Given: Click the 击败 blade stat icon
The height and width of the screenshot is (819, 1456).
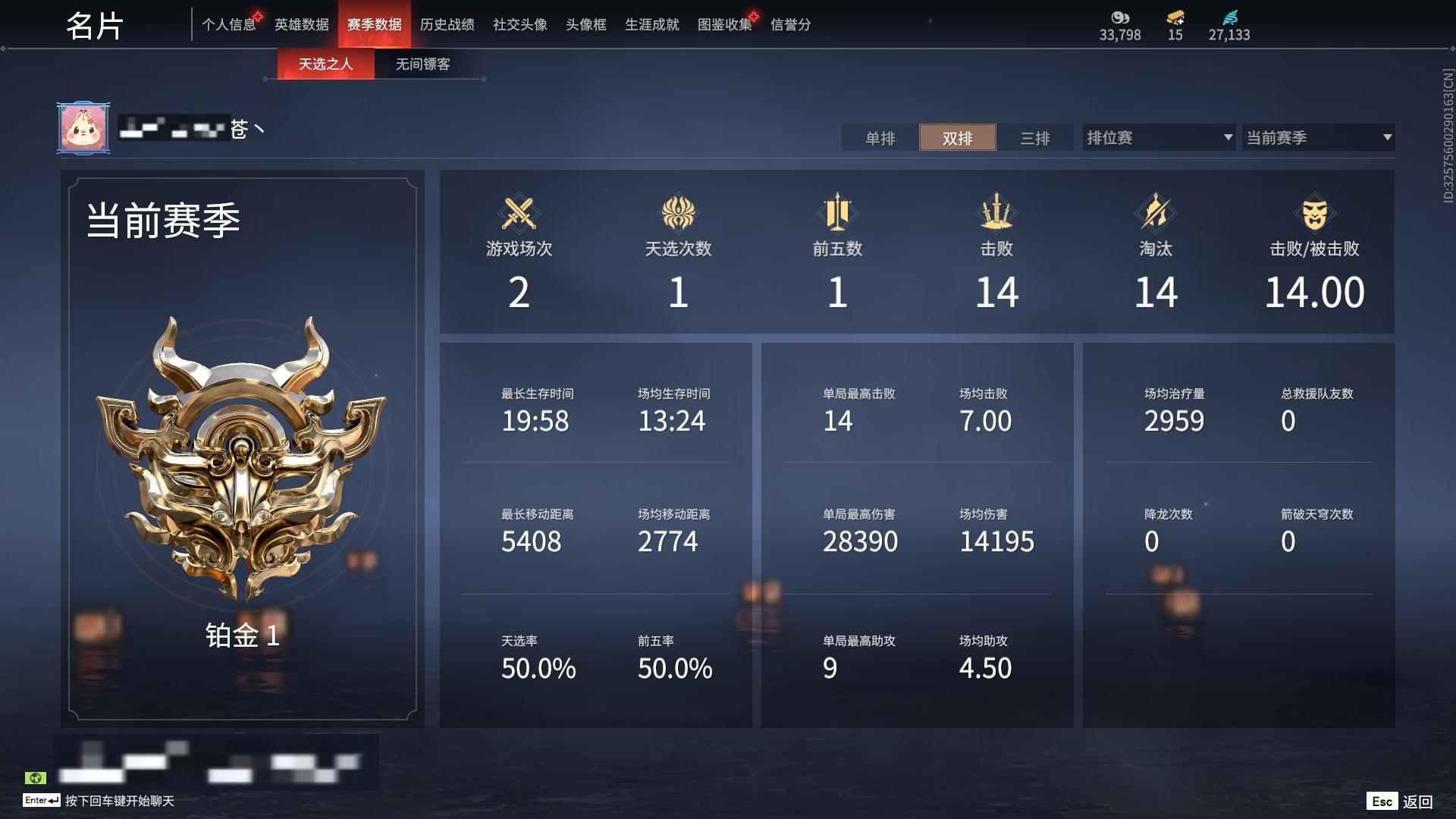Looking at the screenshot, I should [x=996, y=215].
